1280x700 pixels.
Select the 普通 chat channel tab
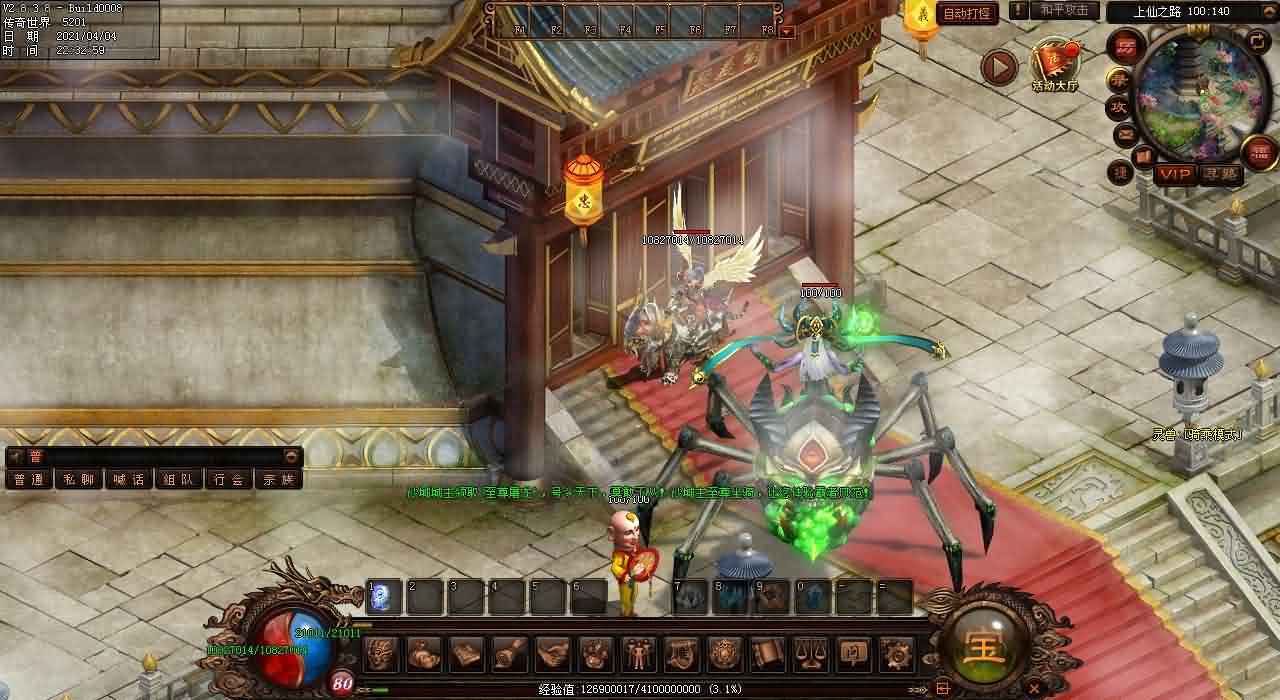click(x=28, y=479)
